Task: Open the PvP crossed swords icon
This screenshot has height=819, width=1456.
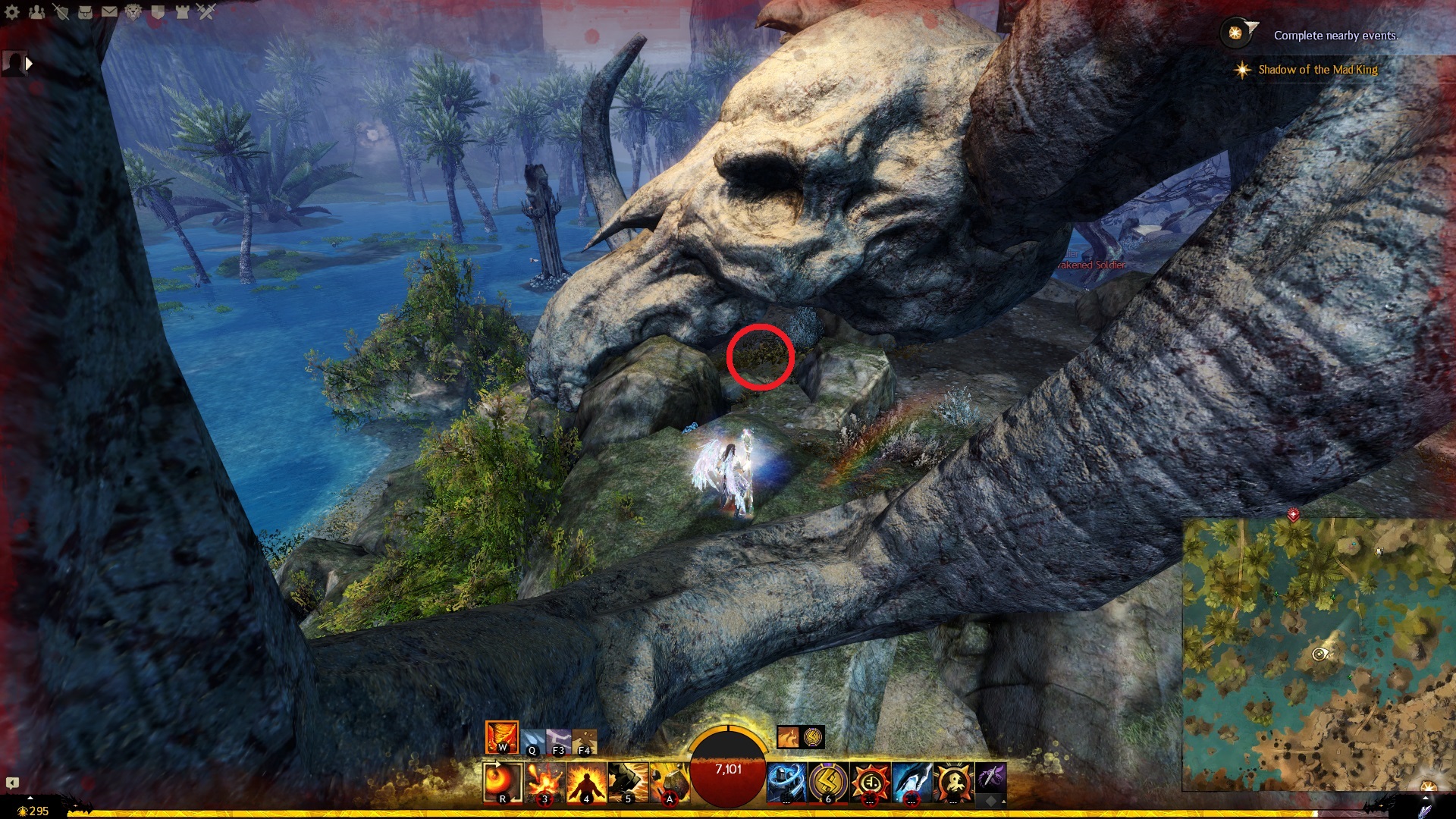Action: 206,12
